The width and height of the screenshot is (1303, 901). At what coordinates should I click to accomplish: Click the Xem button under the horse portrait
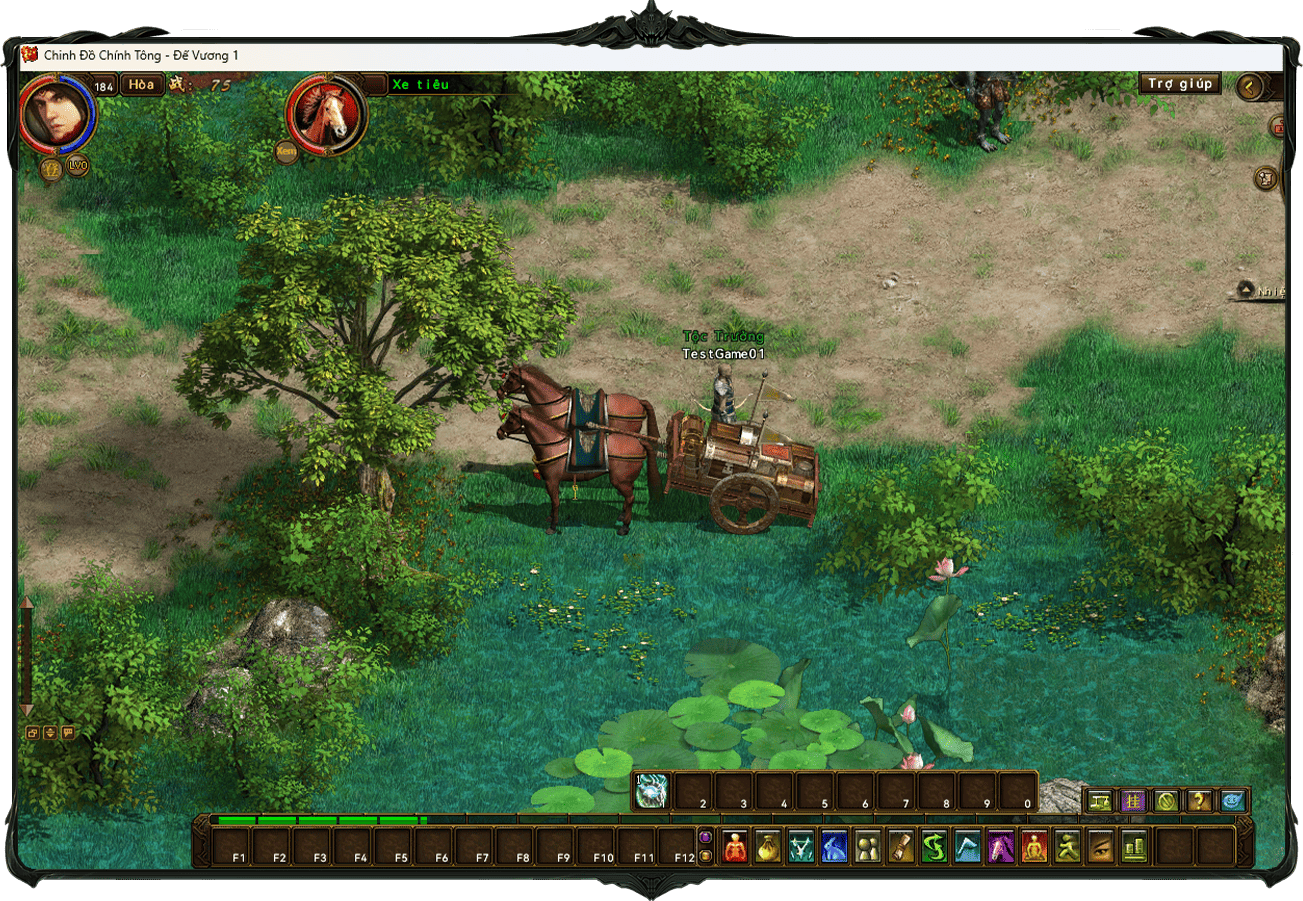(x=286, y=153)
